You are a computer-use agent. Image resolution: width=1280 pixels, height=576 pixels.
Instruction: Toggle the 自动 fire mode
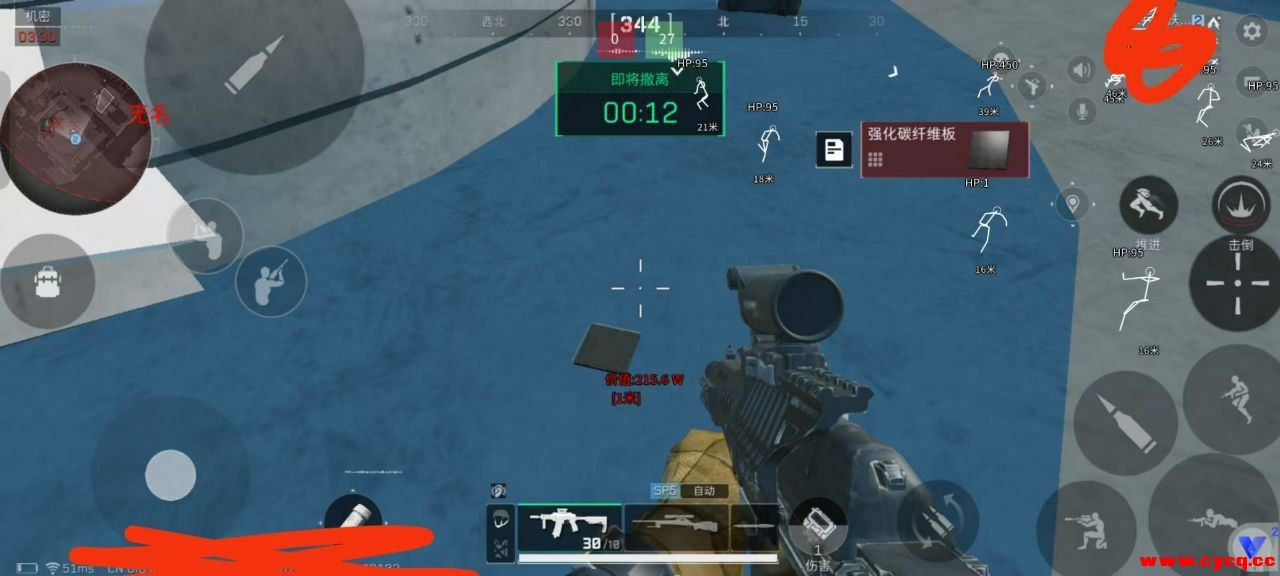tap(703, 491)
